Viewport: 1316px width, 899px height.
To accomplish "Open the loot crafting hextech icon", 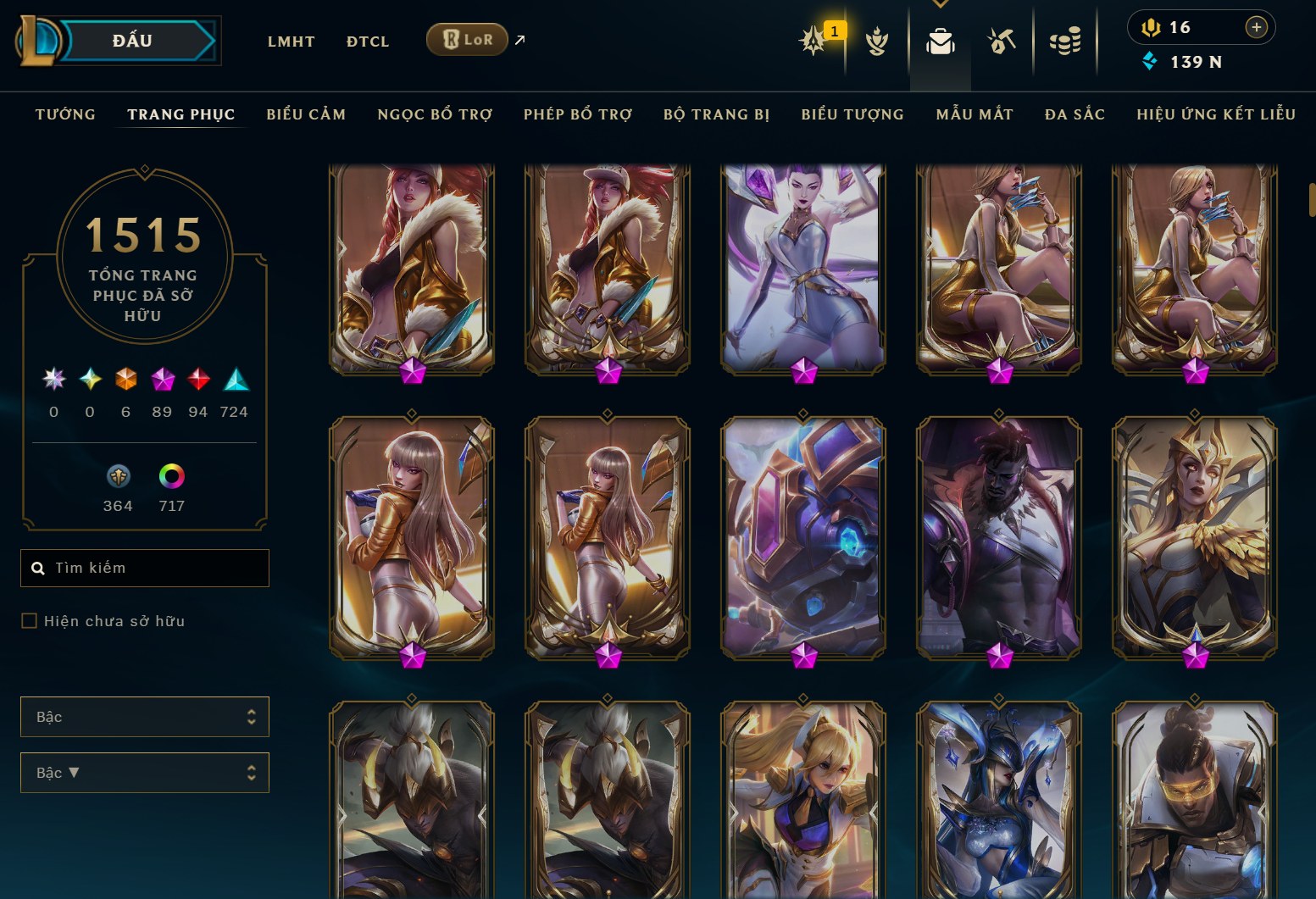I will pyautogui.click(x=1001, y=38).
